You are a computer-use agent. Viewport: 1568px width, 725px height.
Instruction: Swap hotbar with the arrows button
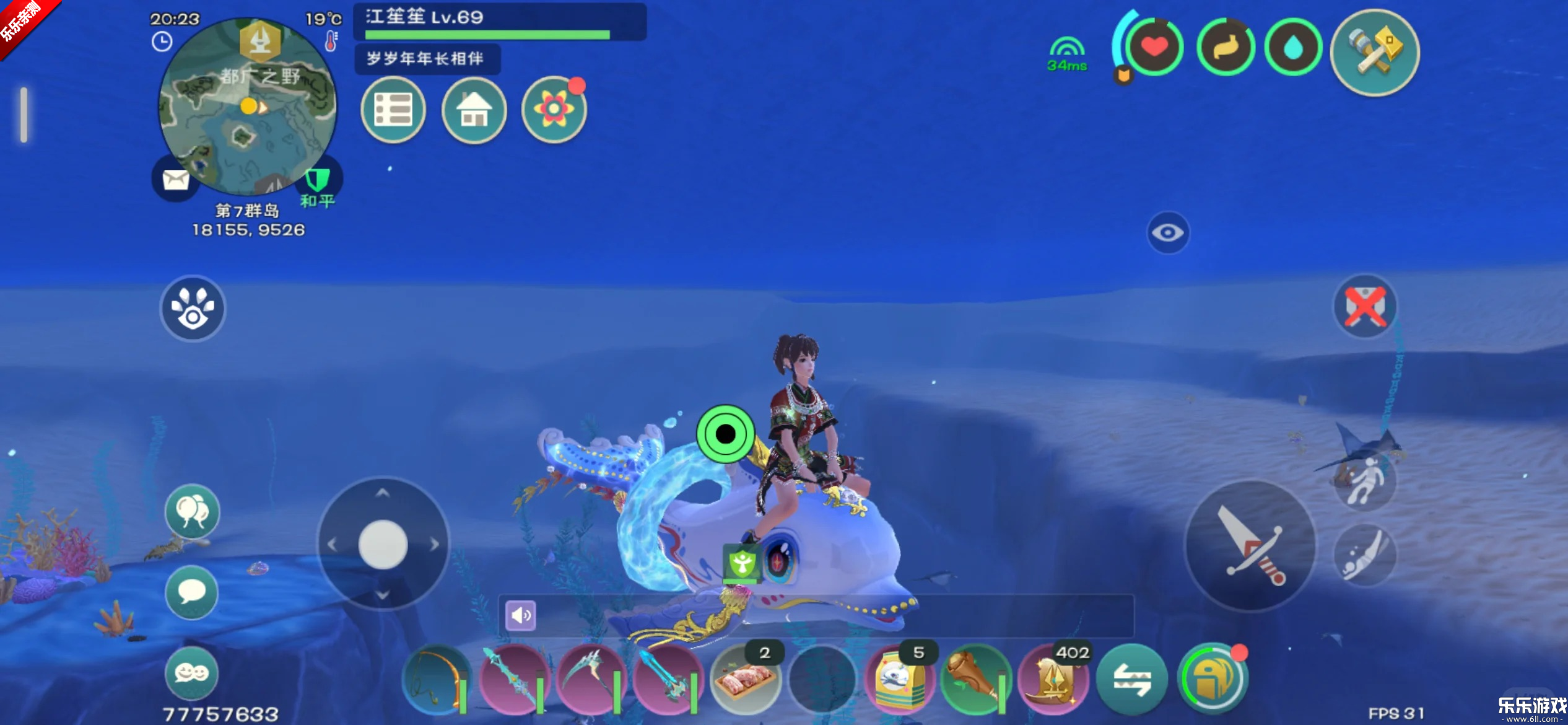[1131, 680]
